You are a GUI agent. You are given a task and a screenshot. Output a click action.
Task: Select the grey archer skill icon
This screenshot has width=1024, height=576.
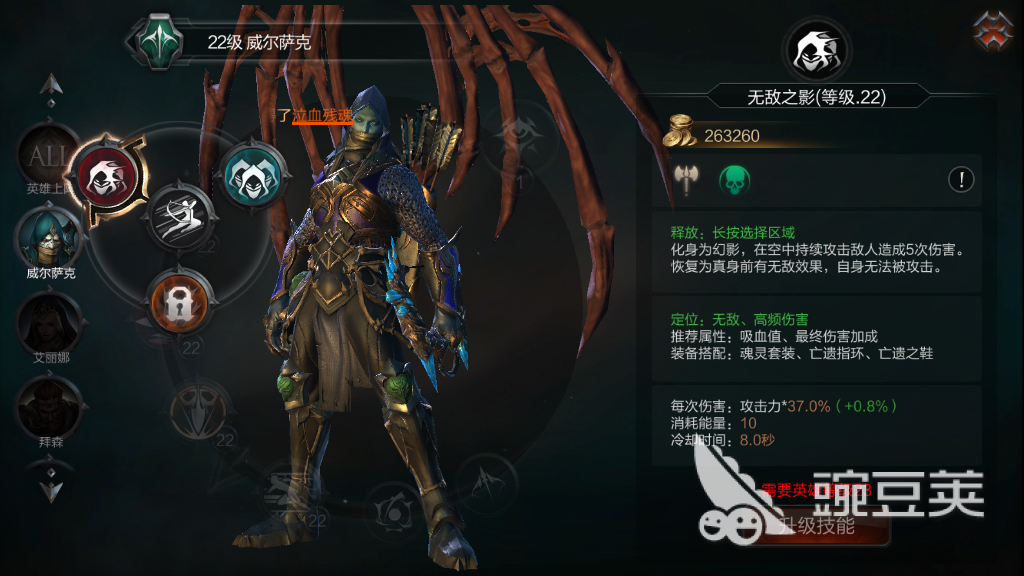[182, 213]
